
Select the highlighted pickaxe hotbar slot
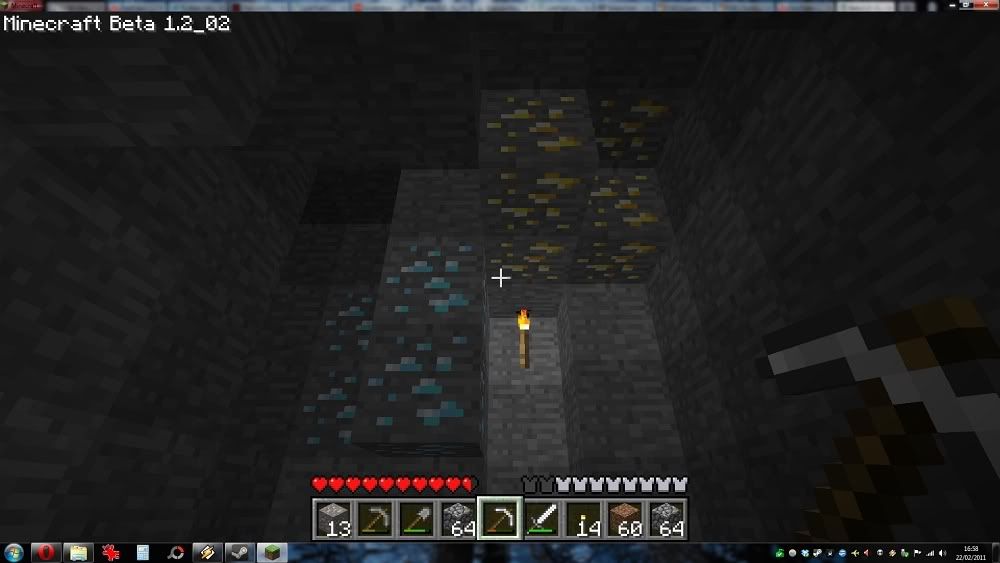point(499,519)
